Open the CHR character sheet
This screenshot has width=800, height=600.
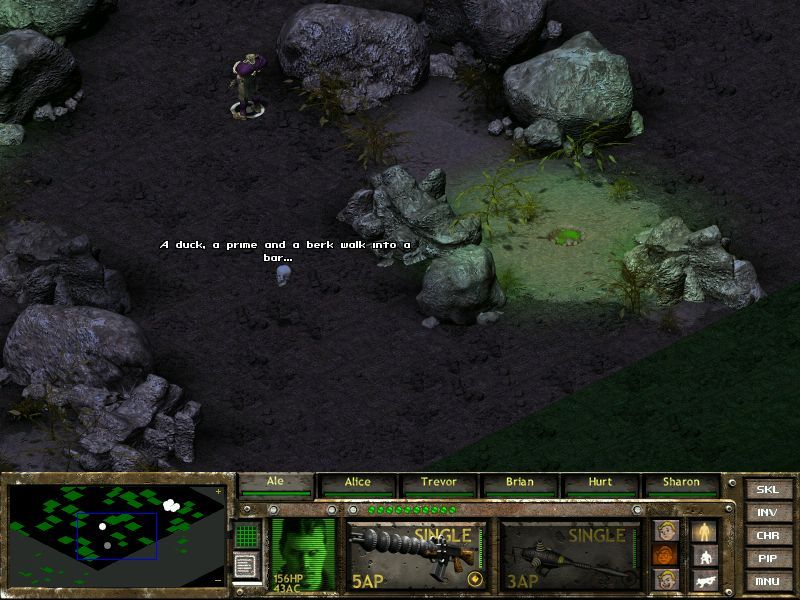coord(767,535)
